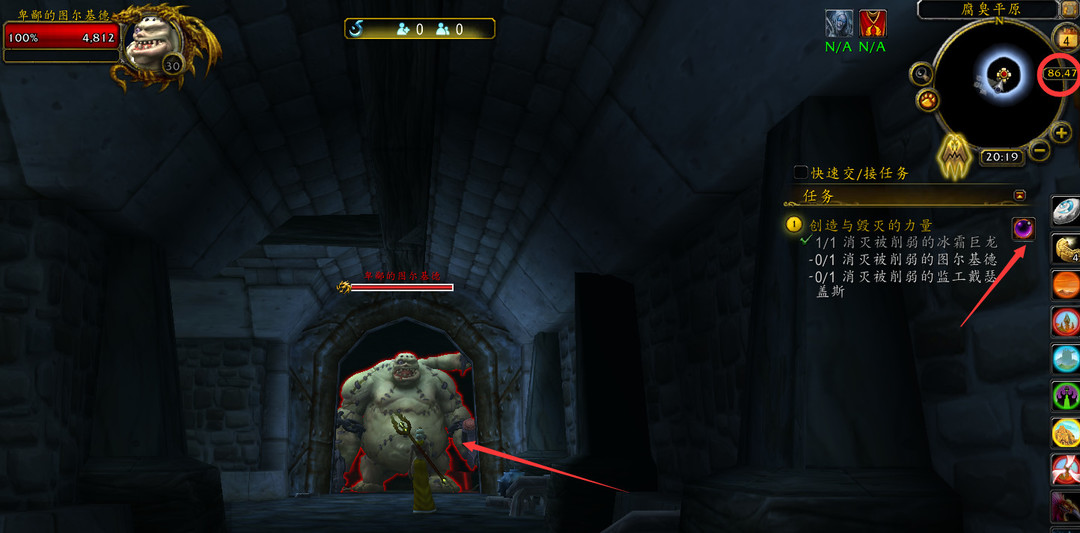This screenshot has width=1080, height=533.
Task: Click the minimap center
Action: pos(1000,75)
